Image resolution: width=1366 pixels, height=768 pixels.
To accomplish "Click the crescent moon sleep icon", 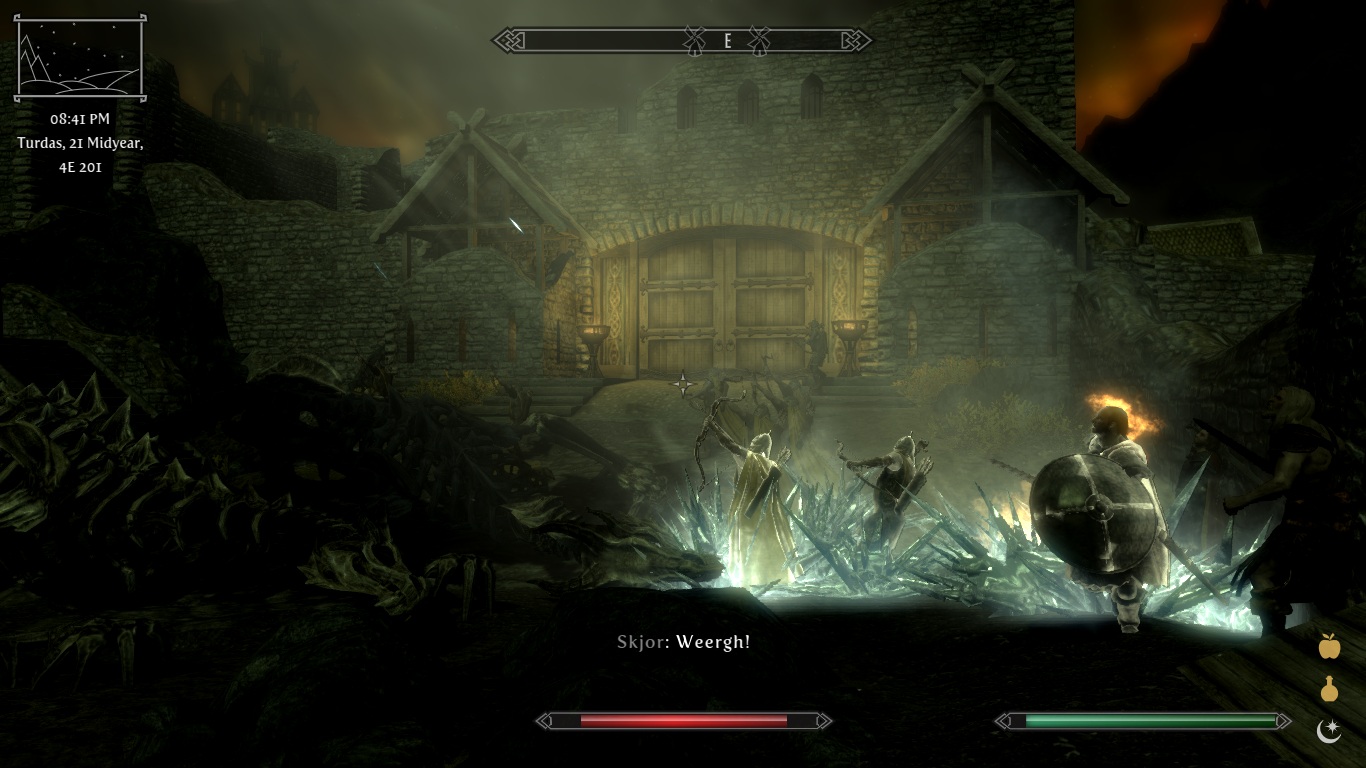I will point(1328,732).
